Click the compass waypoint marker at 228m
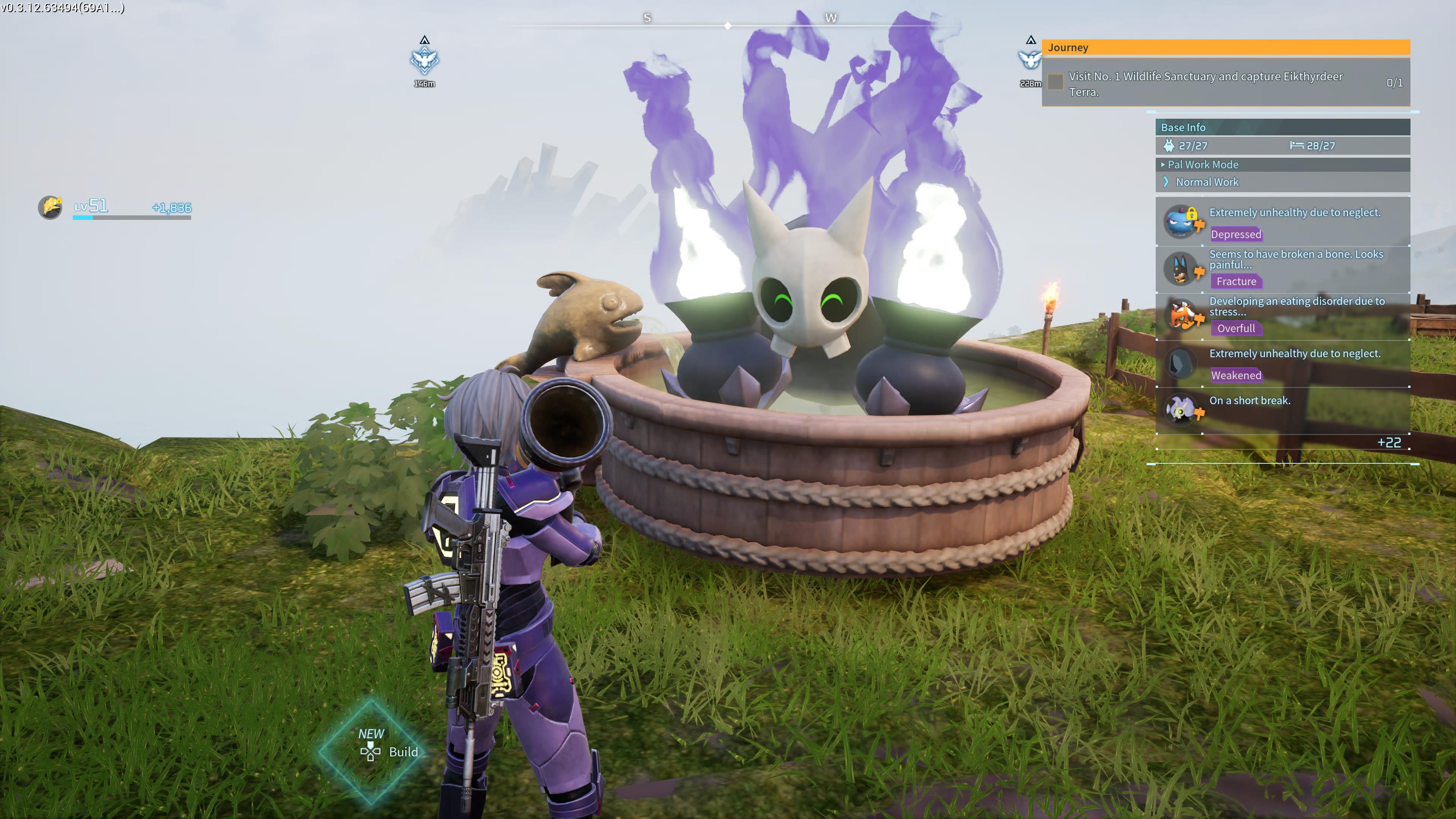 (1030, 60)
